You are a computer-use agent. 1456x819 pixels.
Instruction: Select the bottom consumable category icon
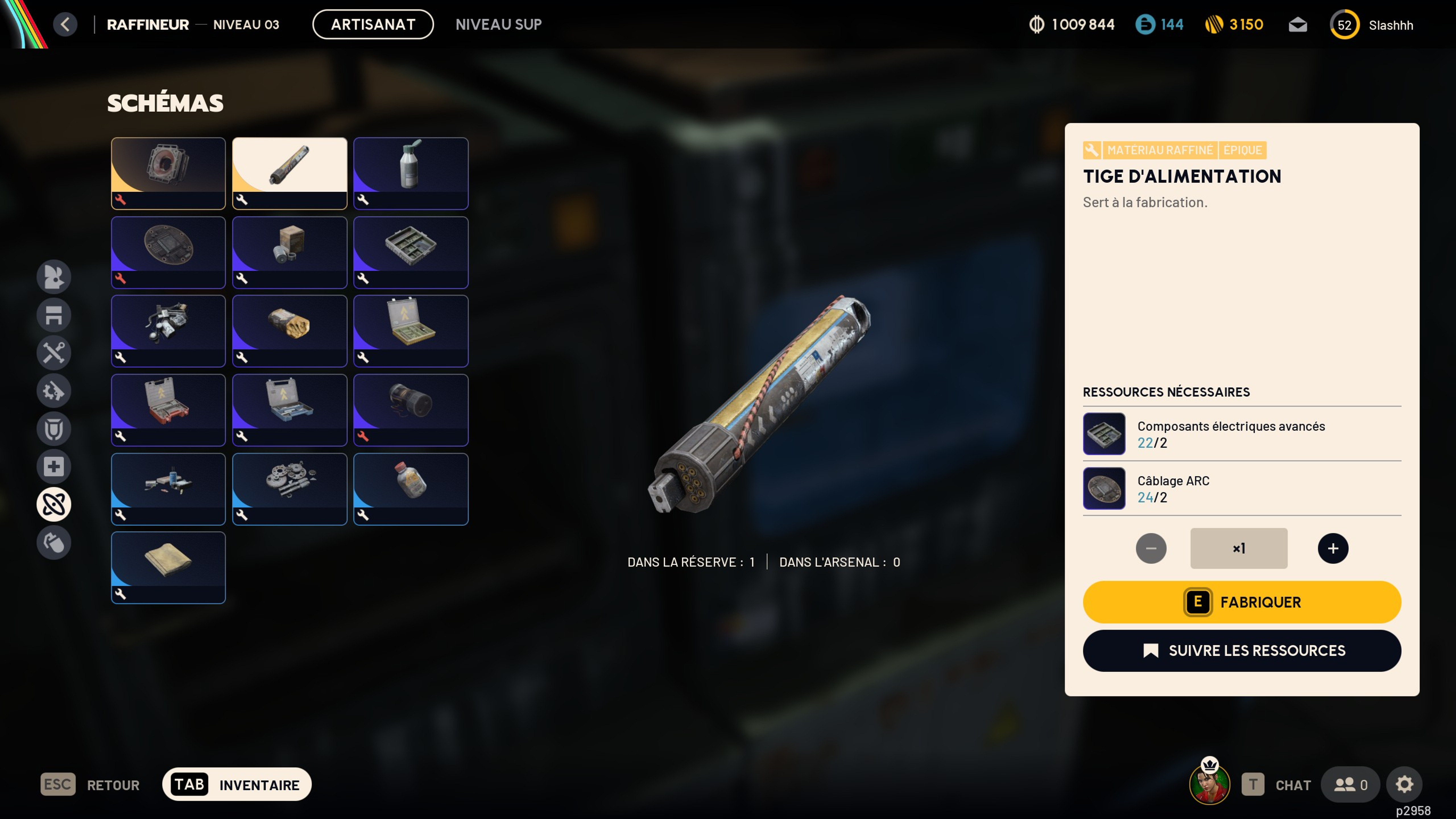pos(54,542)
